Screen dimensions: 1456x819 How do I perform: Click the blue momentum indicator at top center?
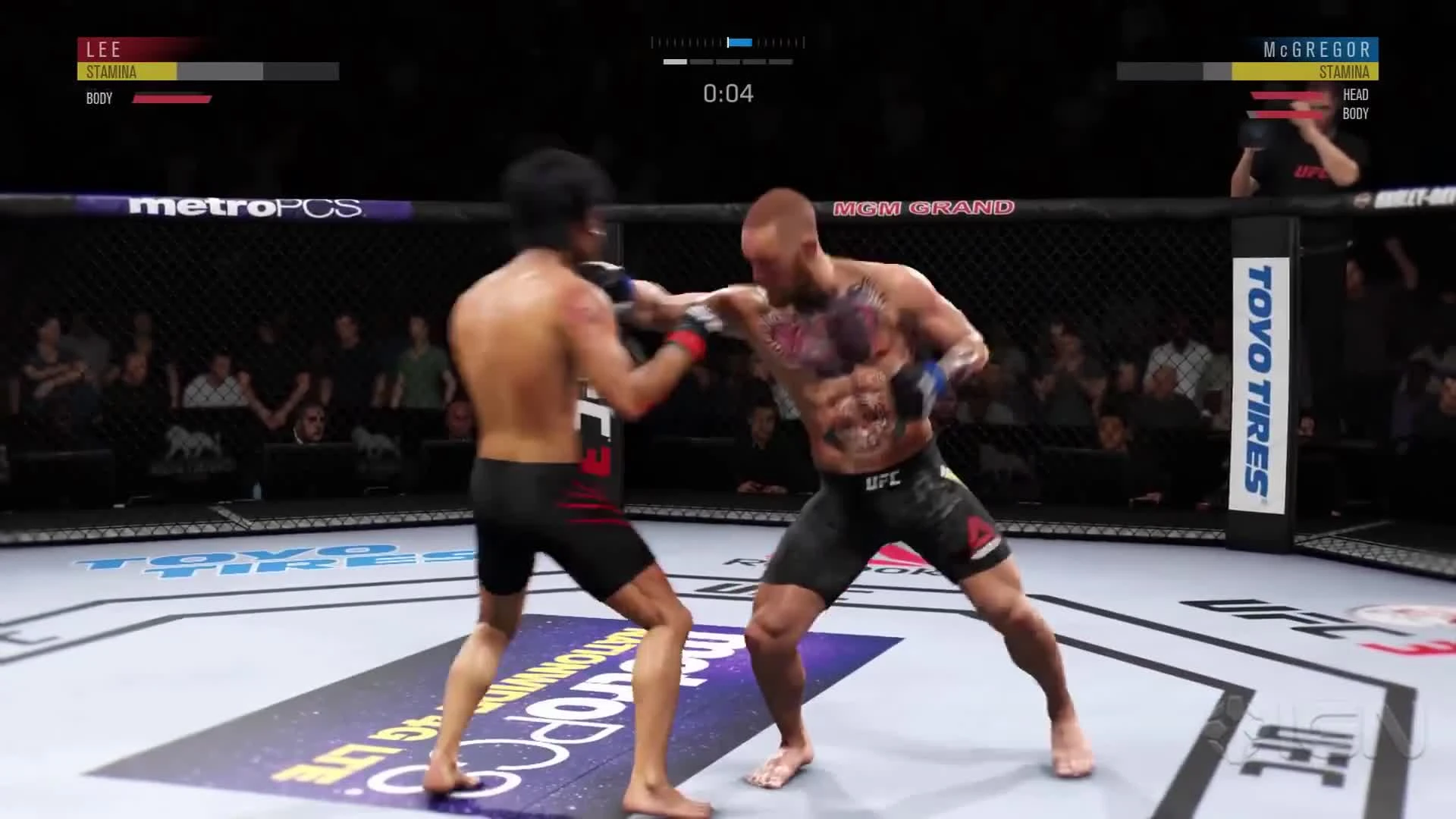point(739,42)
